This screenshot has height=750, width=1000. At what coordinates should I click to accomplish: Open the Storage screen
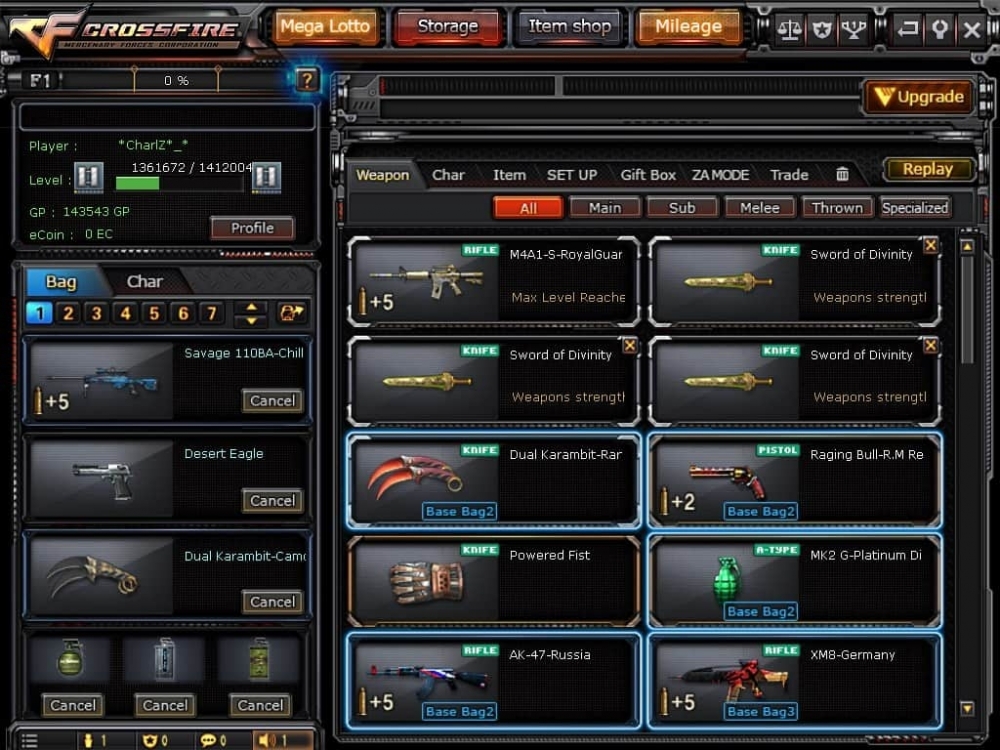tap(447, 27)
